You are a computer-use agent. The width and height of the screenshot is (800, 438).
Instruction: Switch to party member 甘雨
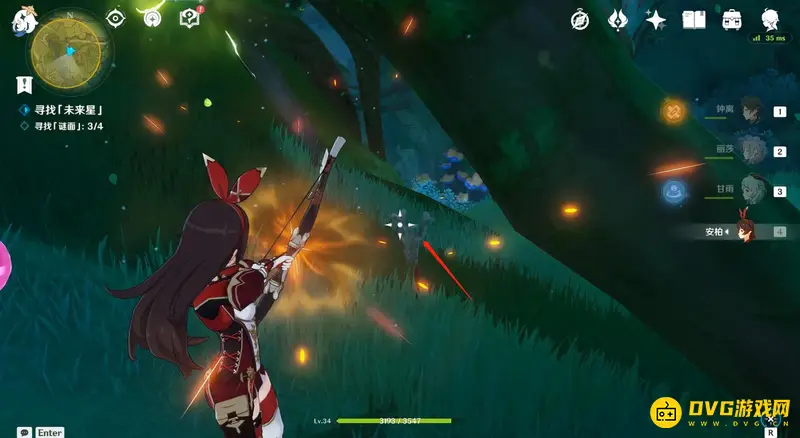(752, 191)
